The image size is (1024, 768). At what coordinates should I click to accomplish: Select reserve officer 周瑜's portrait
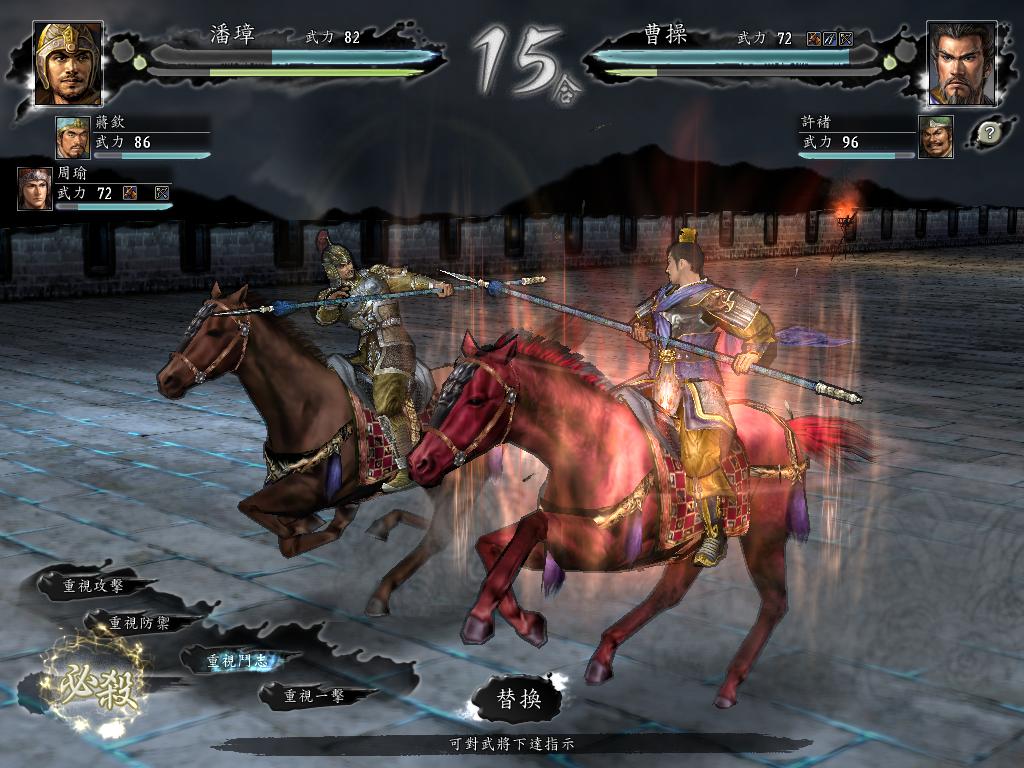34,188
